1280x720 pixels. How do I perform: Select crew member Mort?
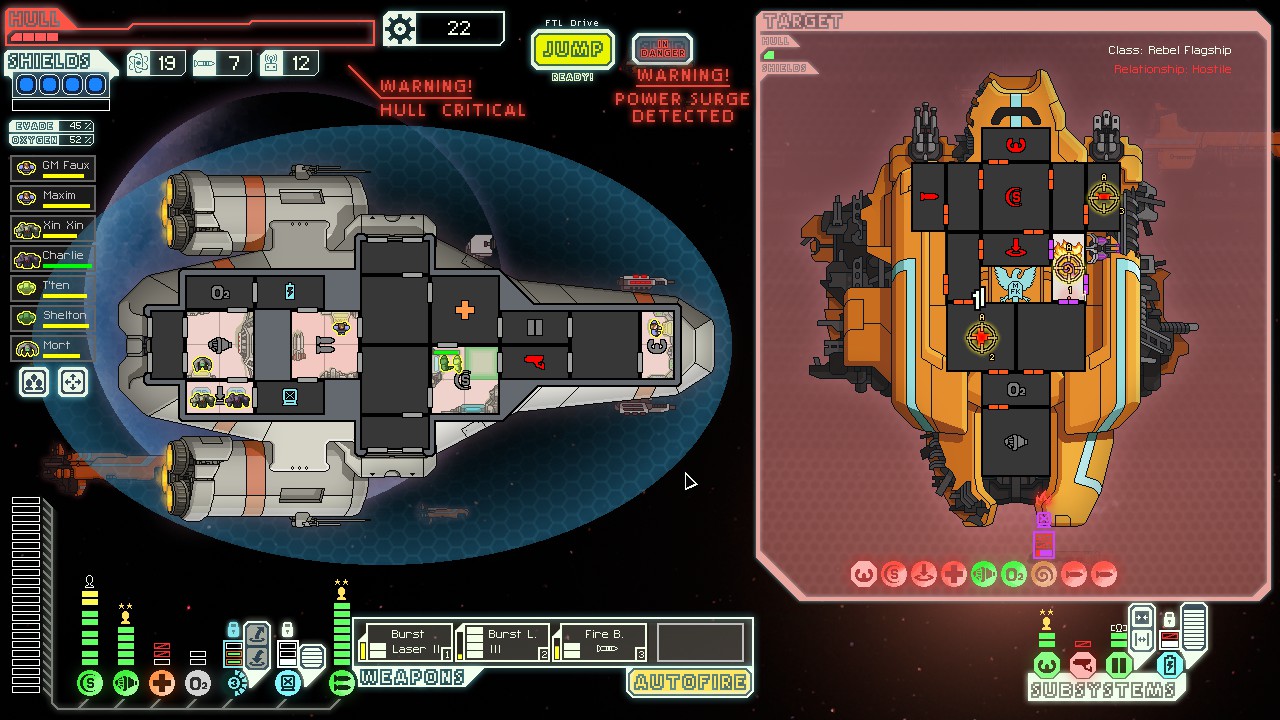tap(54, 347)
